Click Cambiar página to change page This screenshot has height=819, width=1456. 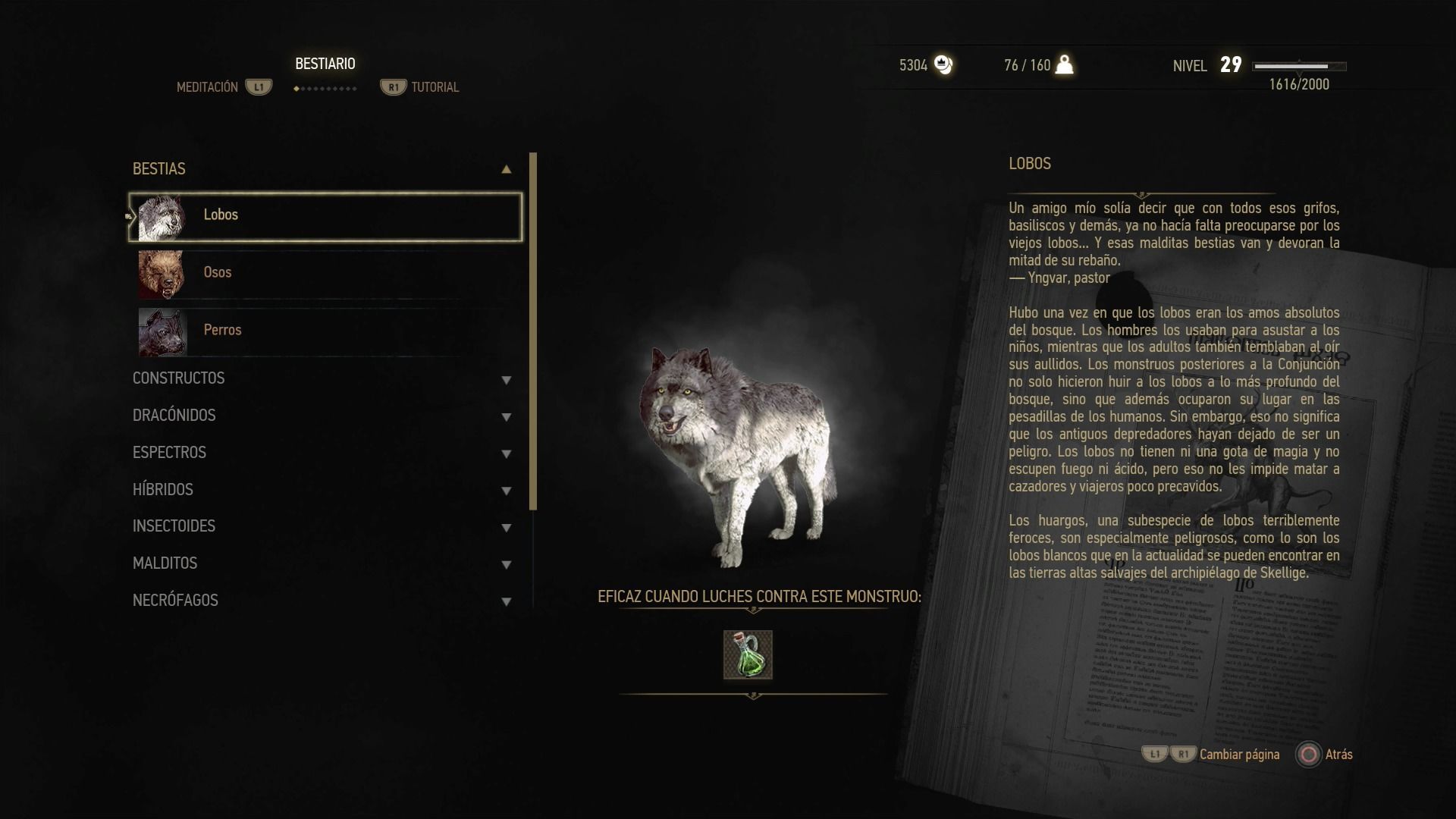click(1238, 755)
